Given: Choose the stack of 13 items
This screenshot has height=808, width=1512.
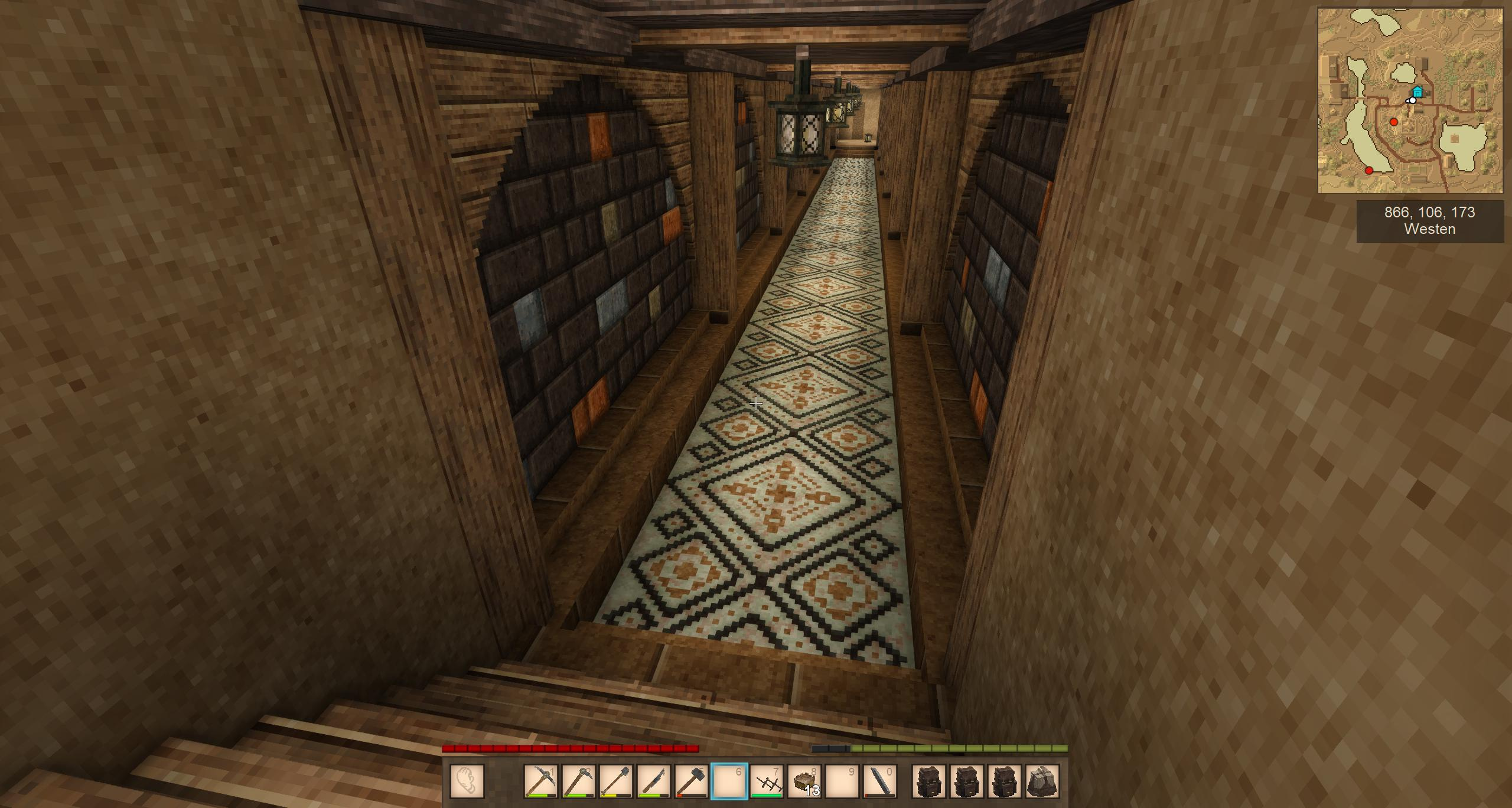Looking at the screenshot, I should tap(805, 781).
